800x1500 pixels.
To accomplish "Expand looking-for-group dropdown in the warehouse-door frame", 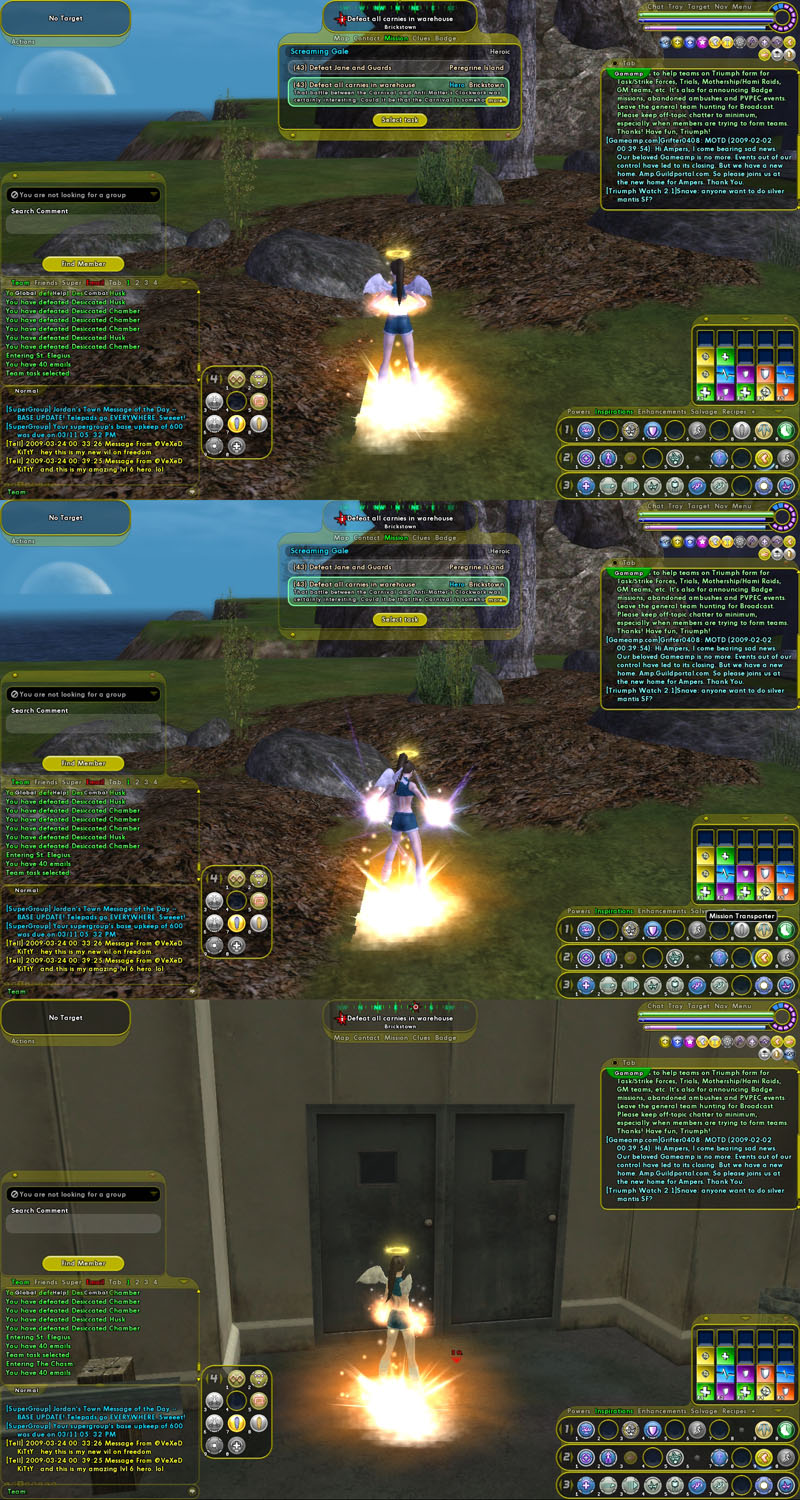I will click(154, 1194).
